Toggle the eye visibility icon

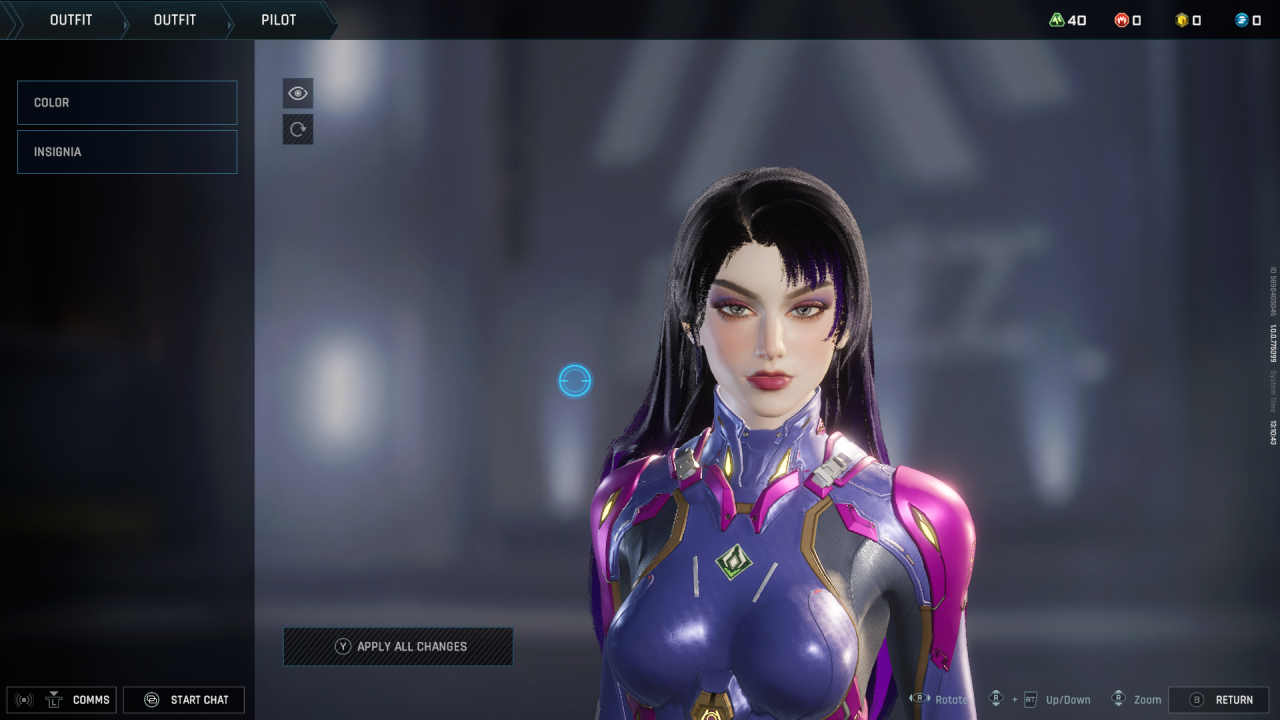tap(298, 93)
